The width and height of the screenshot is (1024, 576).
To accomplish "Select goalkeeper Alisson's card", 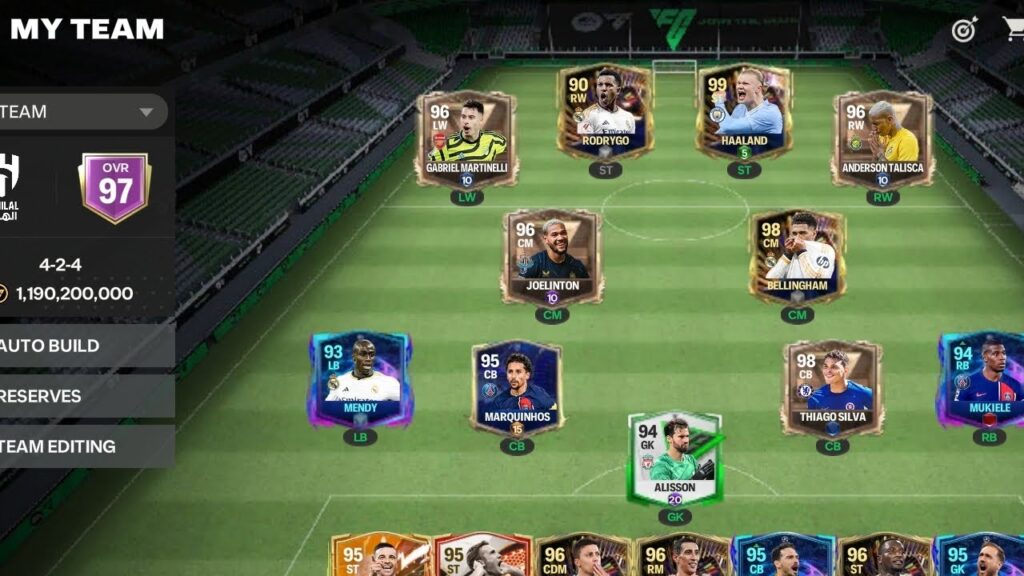I will click(674, 458).
